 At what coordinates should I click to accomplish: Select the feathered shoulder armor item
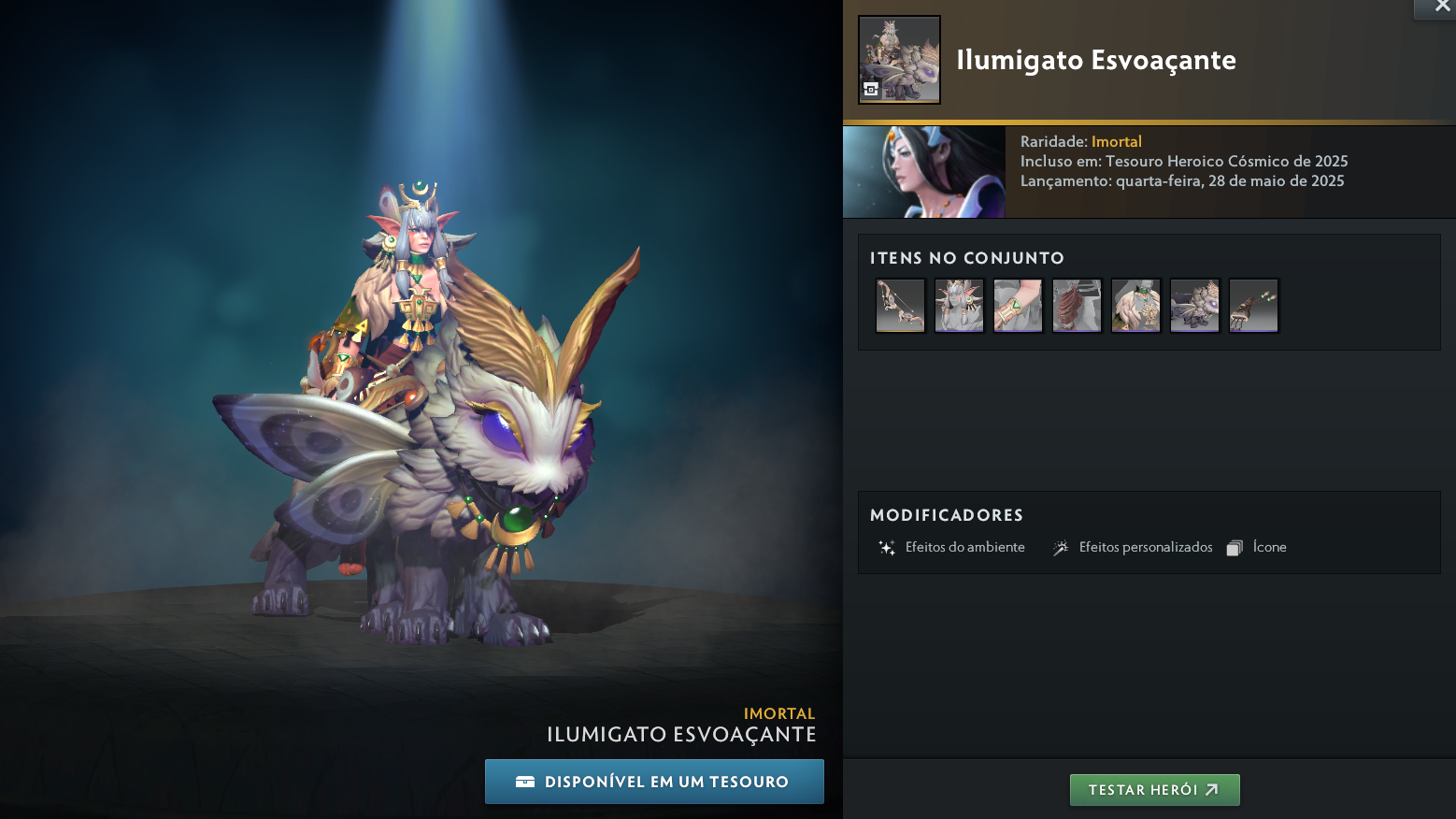point(1135,305)
